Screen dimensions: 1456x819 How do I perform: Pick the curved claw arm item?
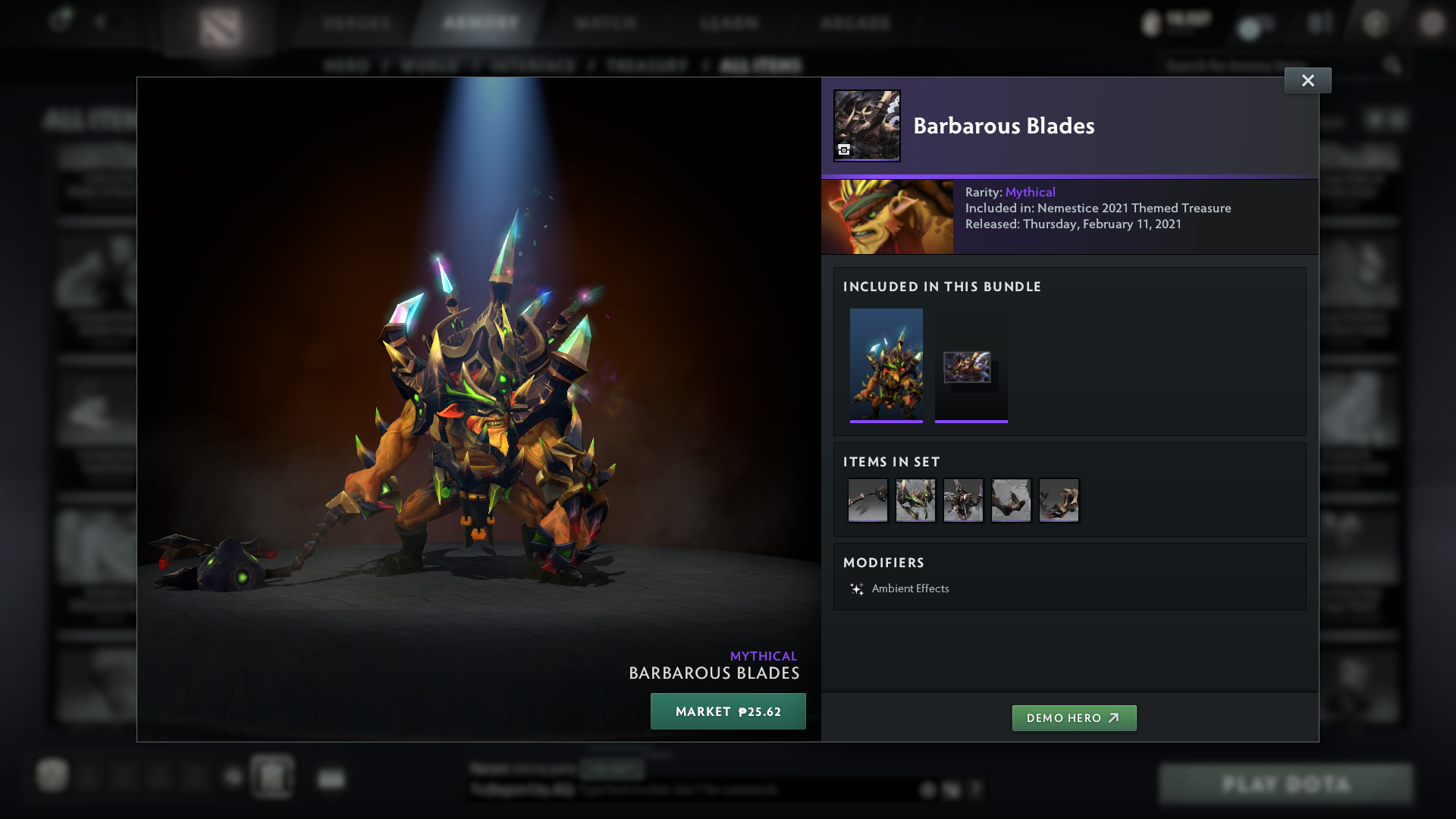tap(1011, 500)
